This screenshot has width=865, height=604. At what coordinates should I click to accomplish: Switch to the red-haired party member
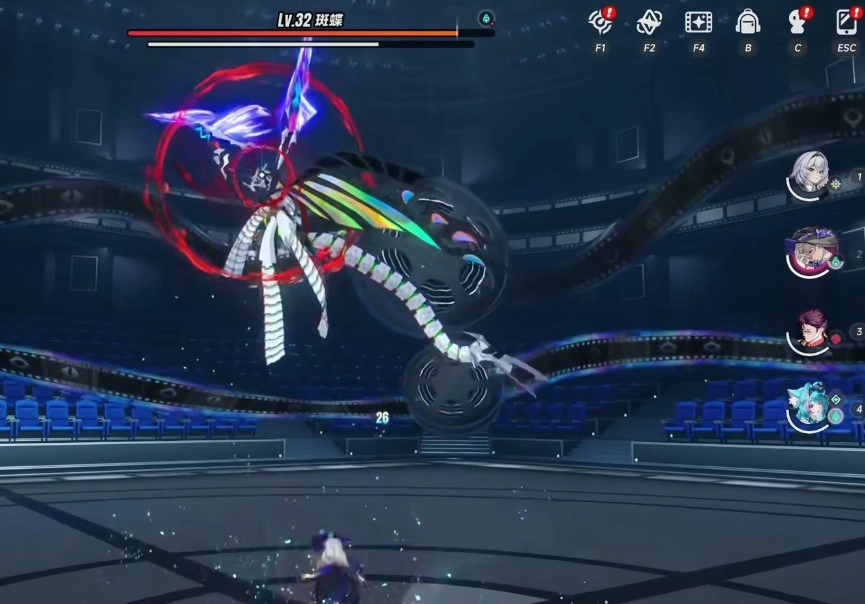810,330
